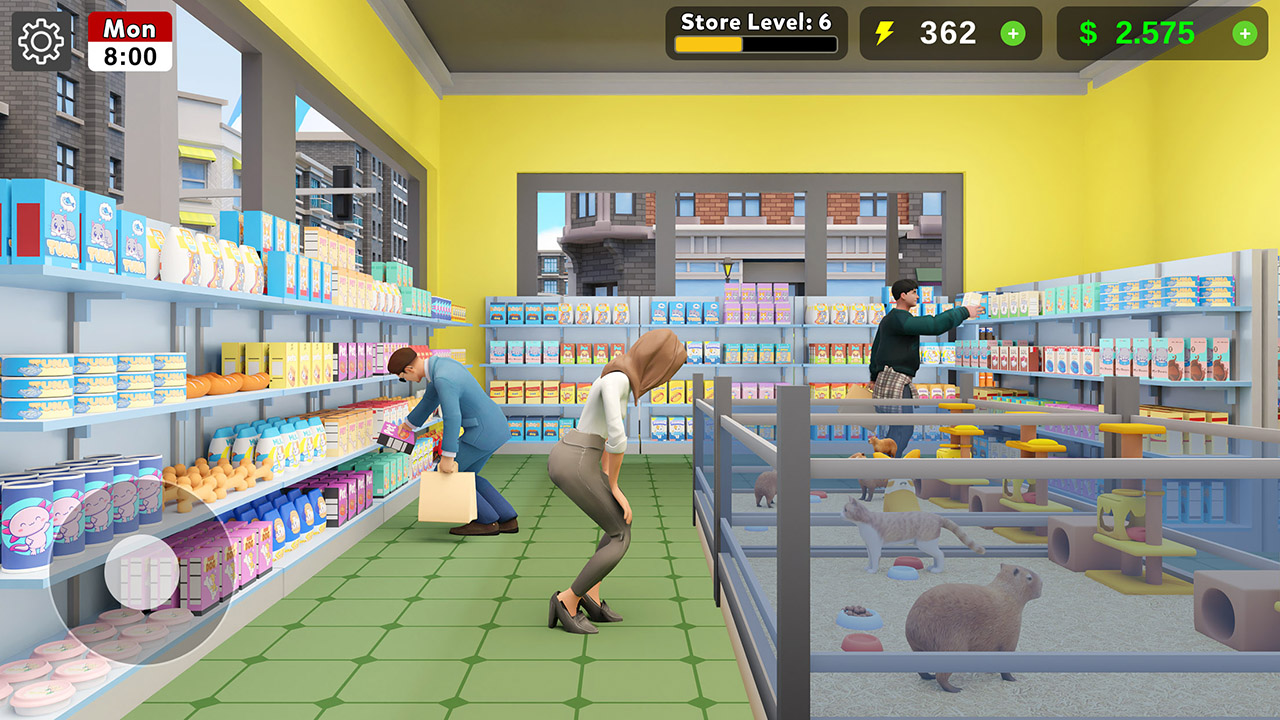Tap the green plus beside the energy counter
1280x720 pixels.
point(1014,34)
